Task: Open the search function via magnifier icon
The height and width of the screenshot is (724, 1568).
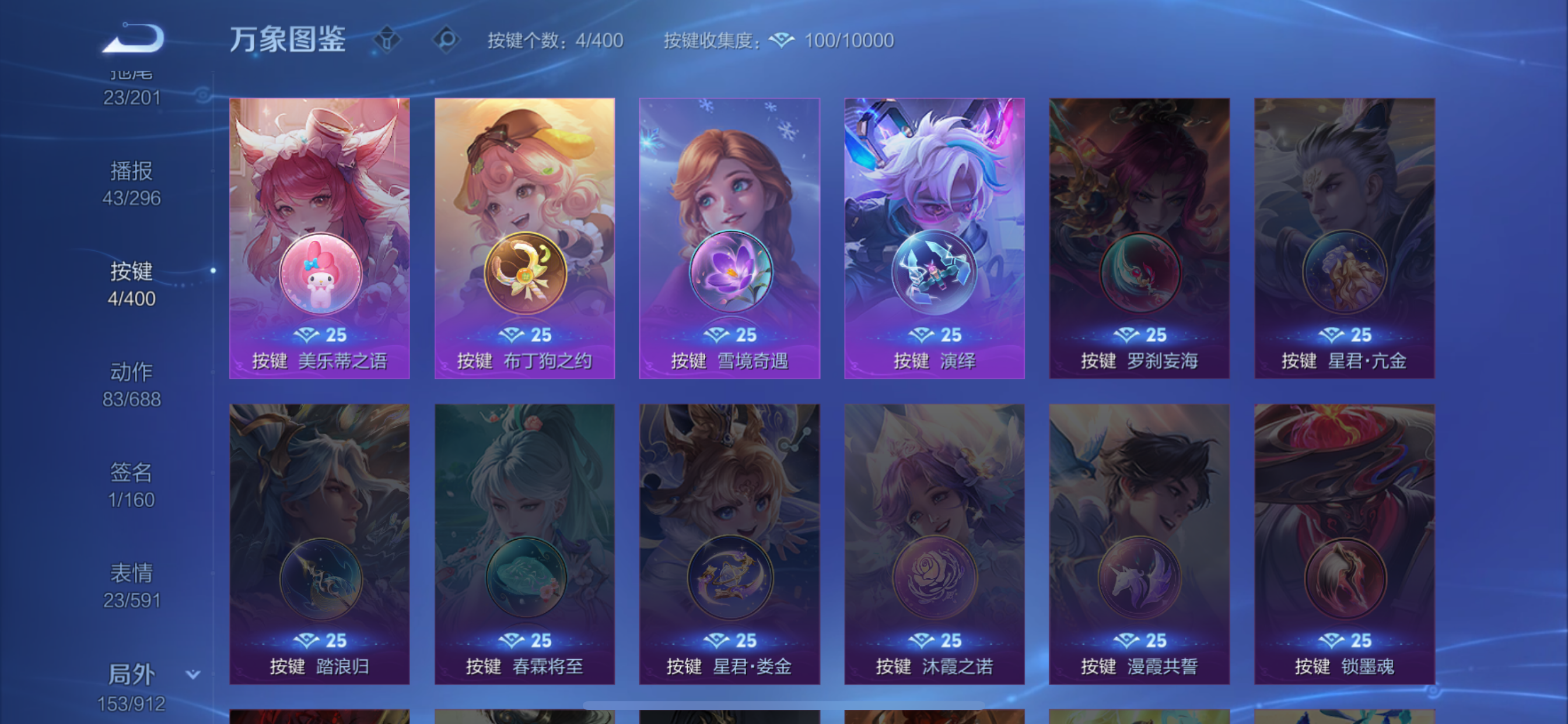Action: click(x=447, y=40)
